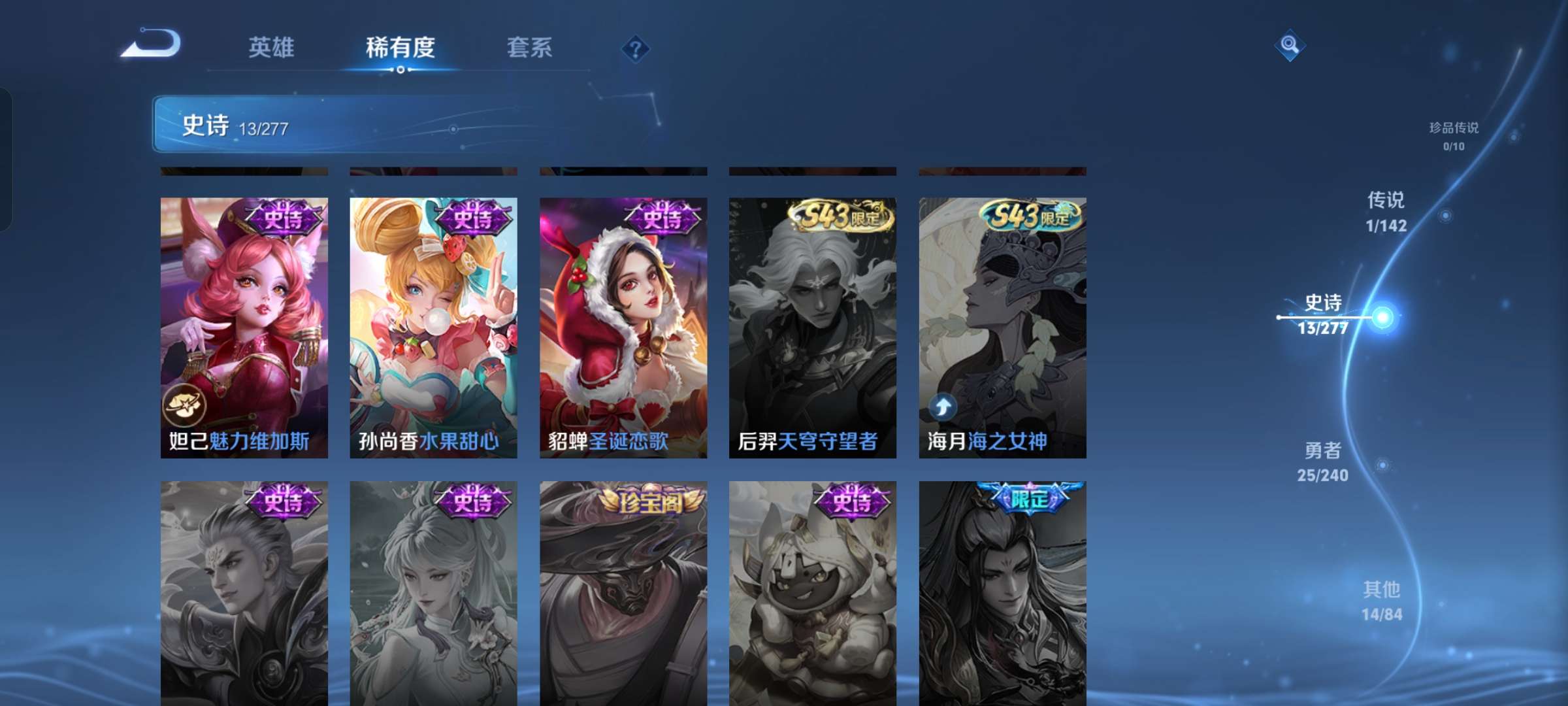This screenshot has width=1568, height=706.
Task: Open the help question mark icon
Action: click(634, 49)
